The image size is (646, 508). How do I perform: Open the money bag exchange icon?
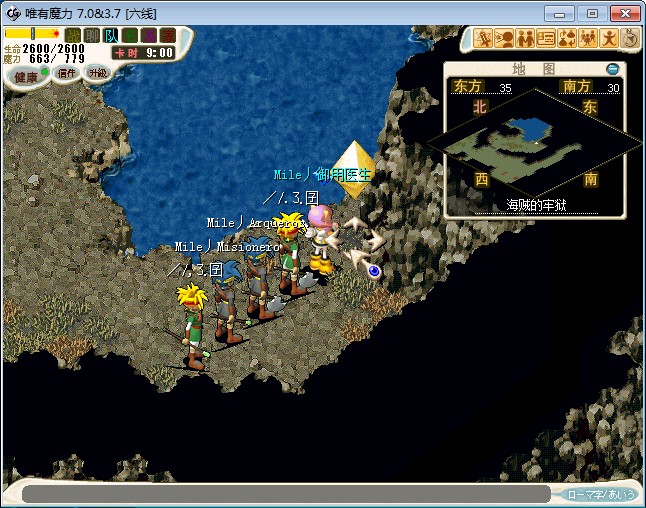pos(567,39)
